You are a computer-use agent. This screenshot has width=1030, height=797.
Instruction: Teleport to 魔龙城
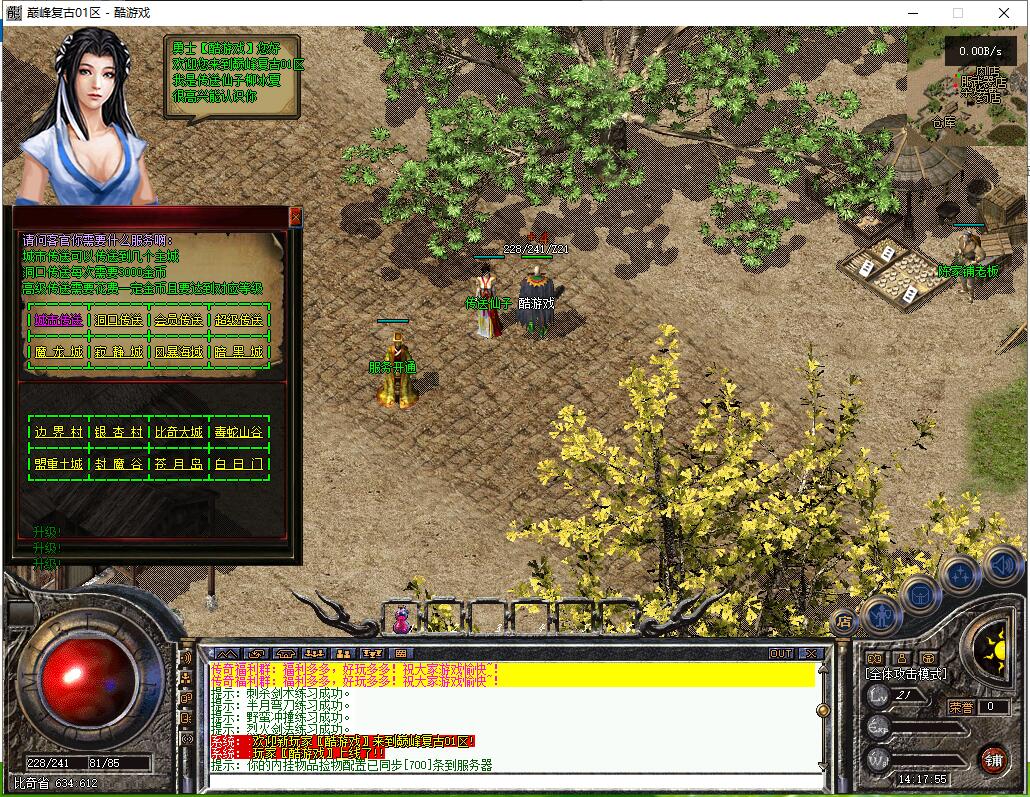pyautogui.click(x=59, y=352)
